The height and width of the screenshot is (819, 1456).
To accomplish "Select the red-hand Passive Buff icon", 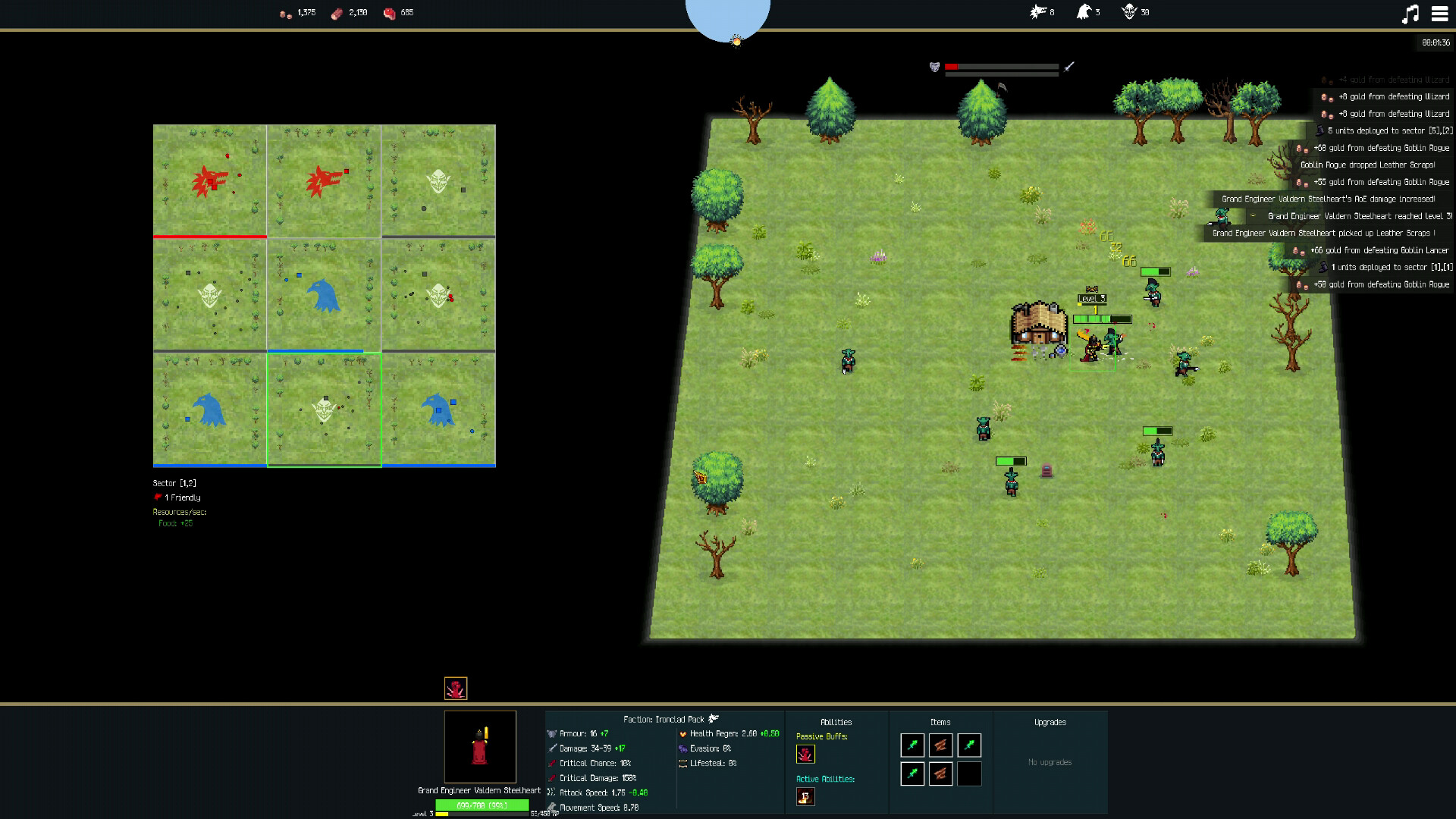I will [x=805, y=754].
